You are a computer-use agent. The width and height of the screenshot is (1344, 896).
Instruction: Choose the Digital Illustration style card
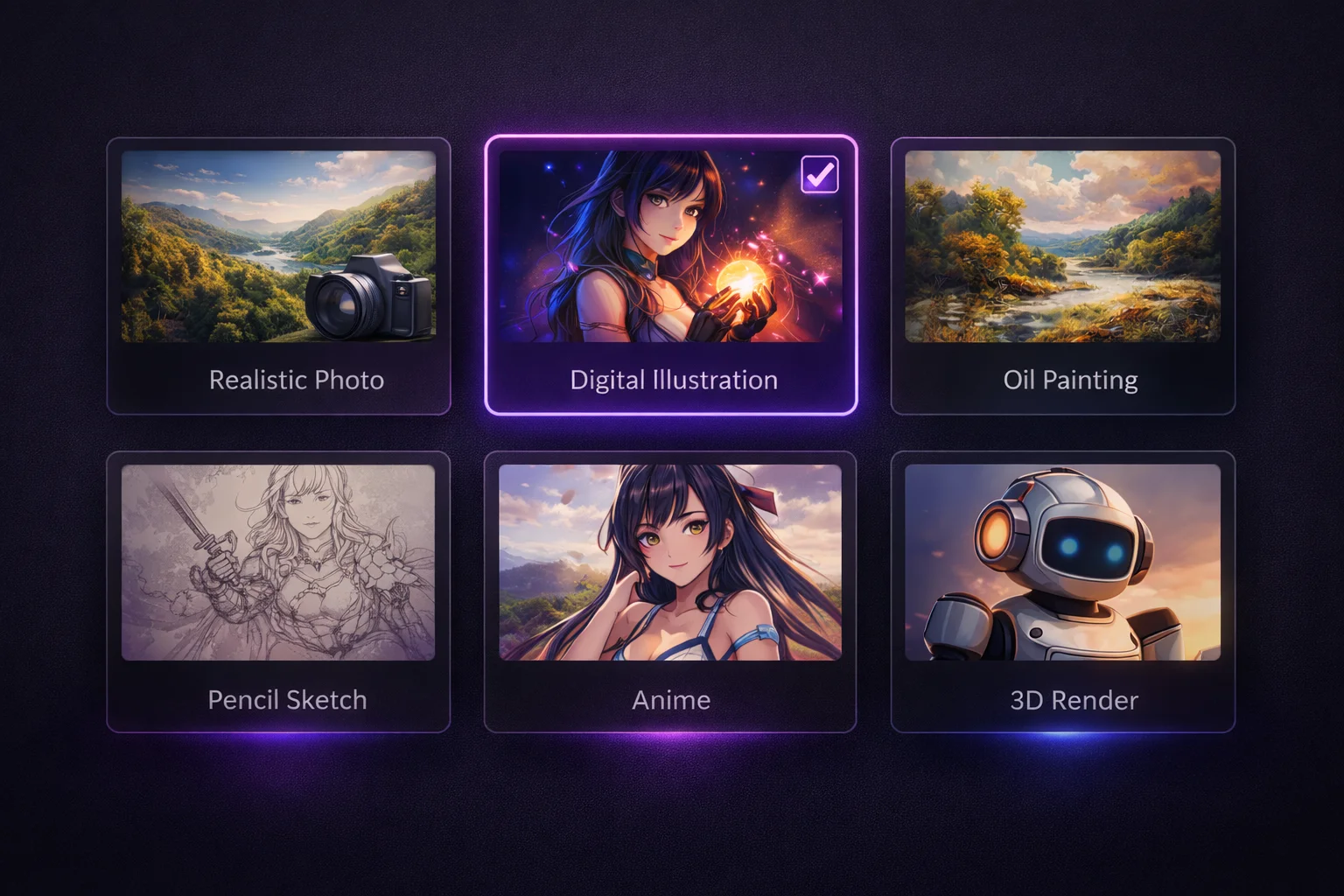(x=670, y=275)
